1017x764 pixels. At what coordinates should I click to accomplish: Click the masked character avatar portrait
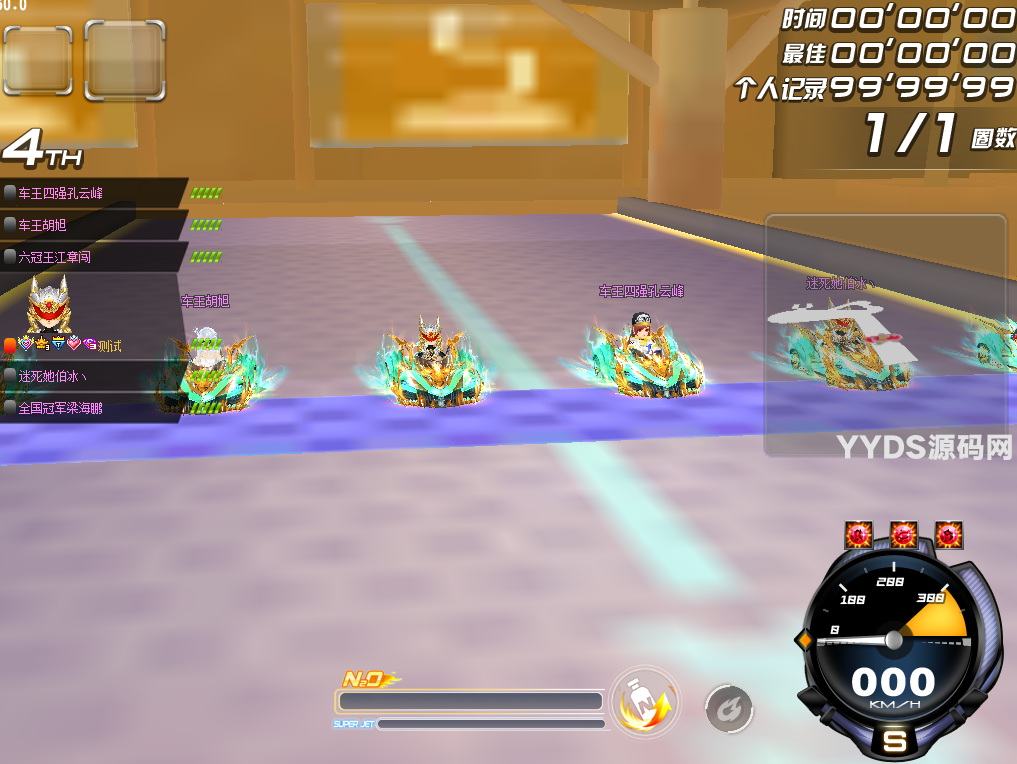click(48, 304)
